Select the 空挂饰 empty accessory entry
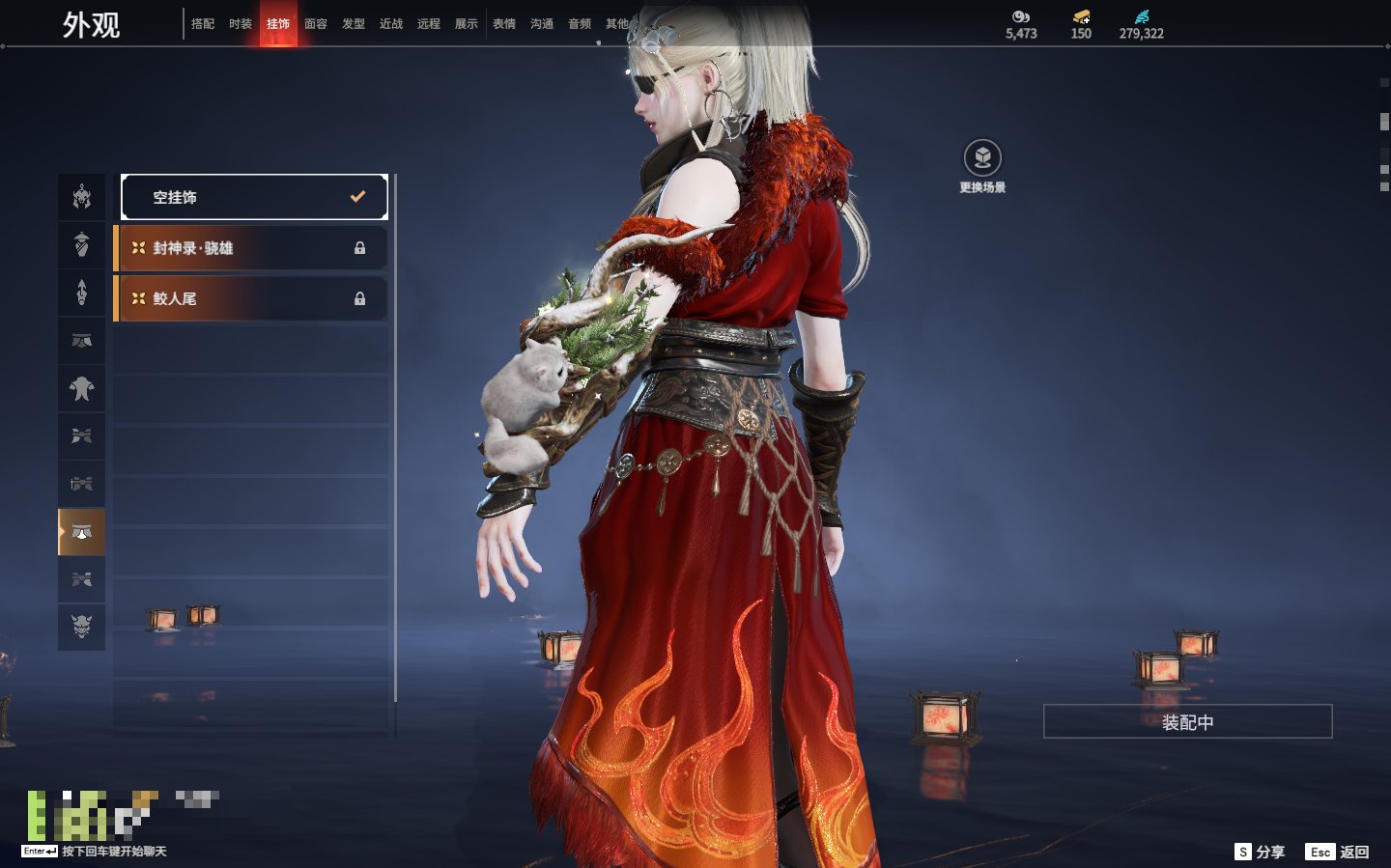Screen dimensions: 1391x868 pyautogui.click(x=254, y=197)
